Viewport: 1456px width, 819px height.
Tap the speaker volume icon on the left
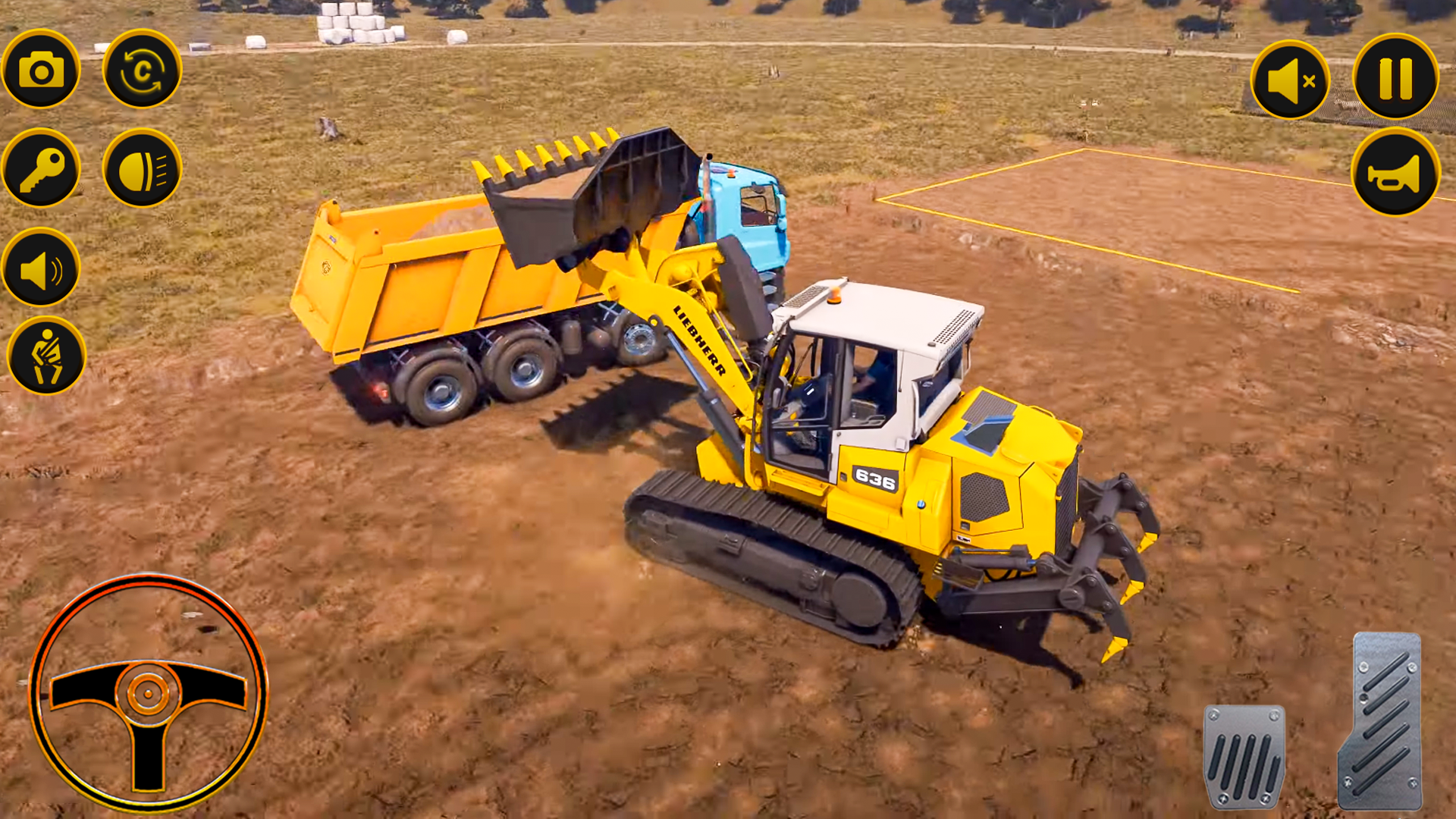point(43,268)
